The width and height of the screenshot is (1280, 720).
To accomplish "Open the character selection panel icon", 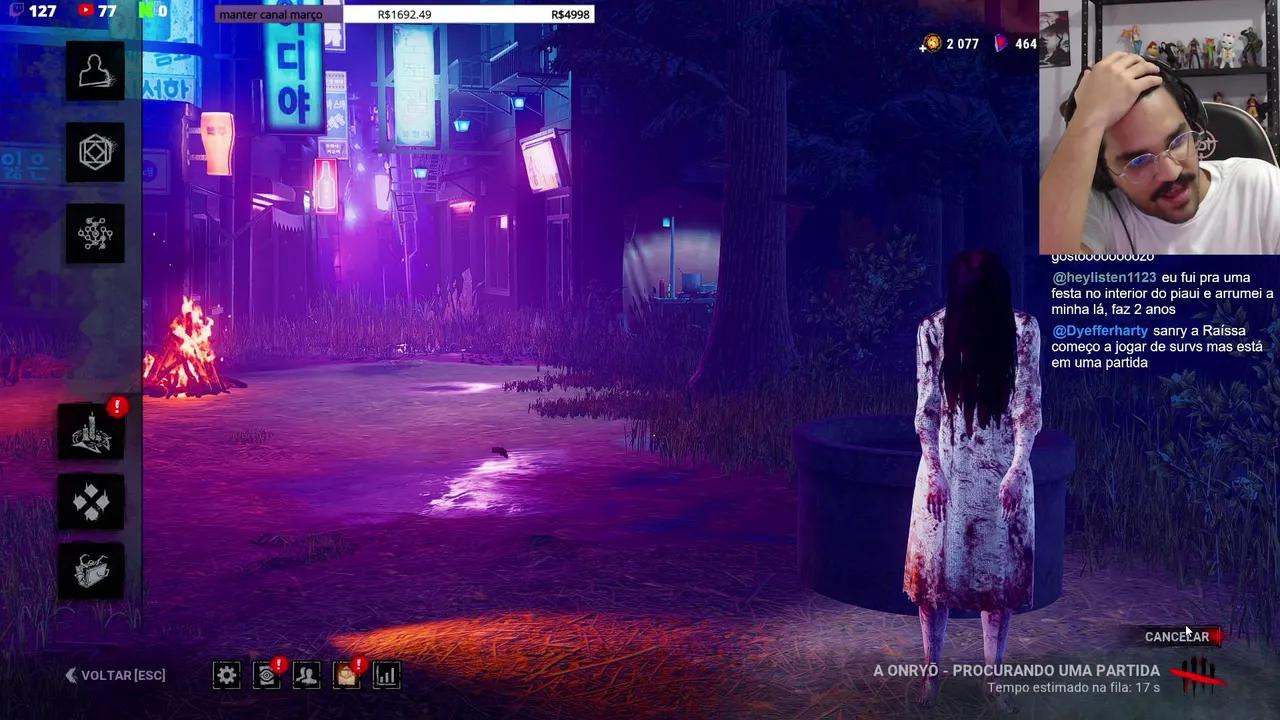I will click(x=95, y=70).
